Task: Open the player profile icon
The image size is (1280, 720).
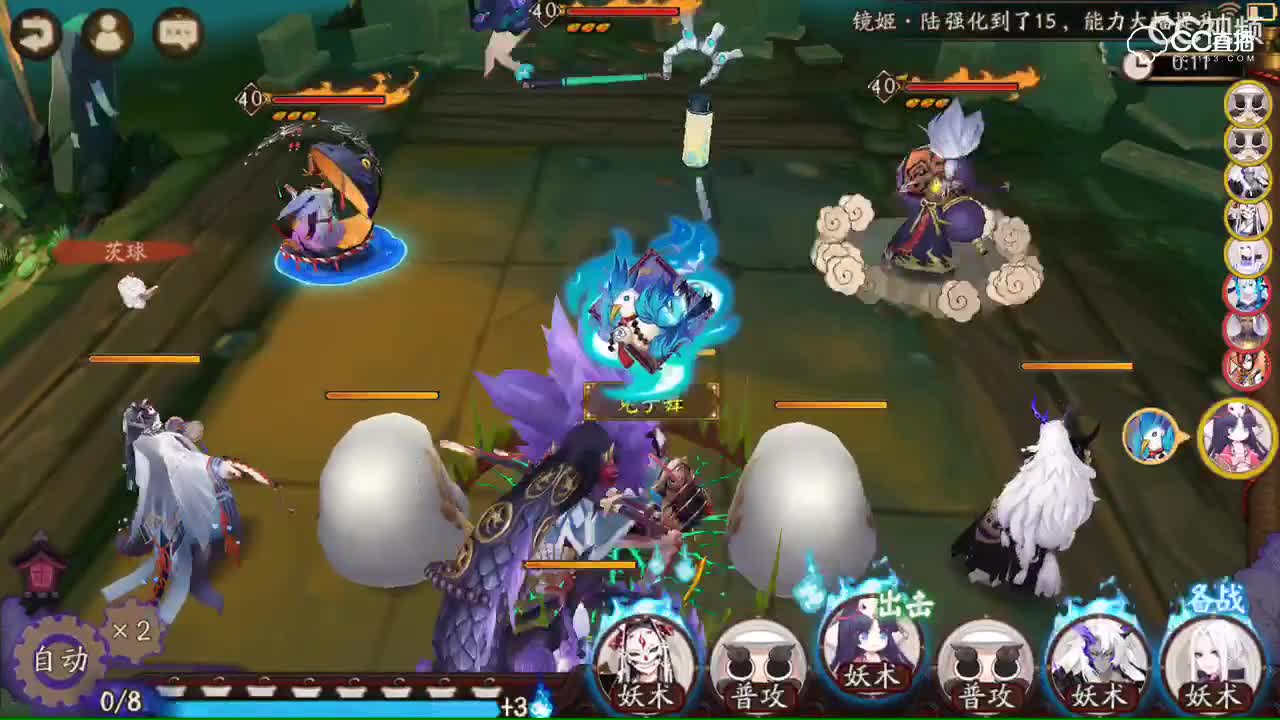Action: (108, 32)
